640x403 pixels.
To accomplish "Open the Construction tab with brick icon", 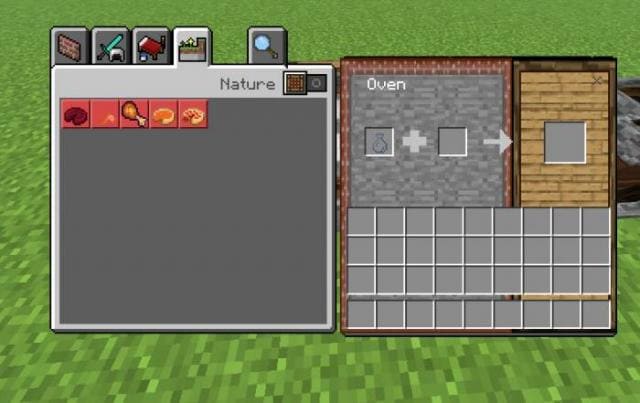I will tap(69, 47).
